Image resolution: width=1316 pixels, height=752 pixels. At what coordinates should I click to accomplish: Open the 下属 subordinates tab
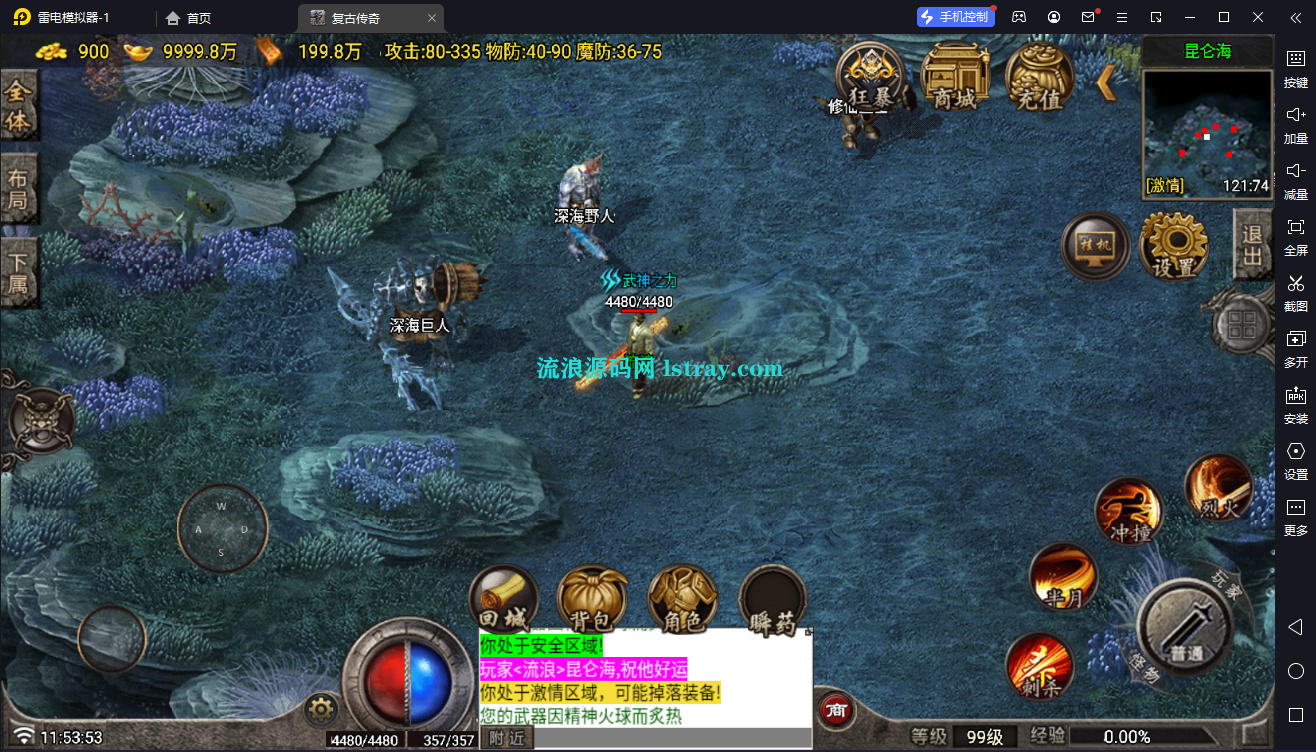tap(18, 274)
